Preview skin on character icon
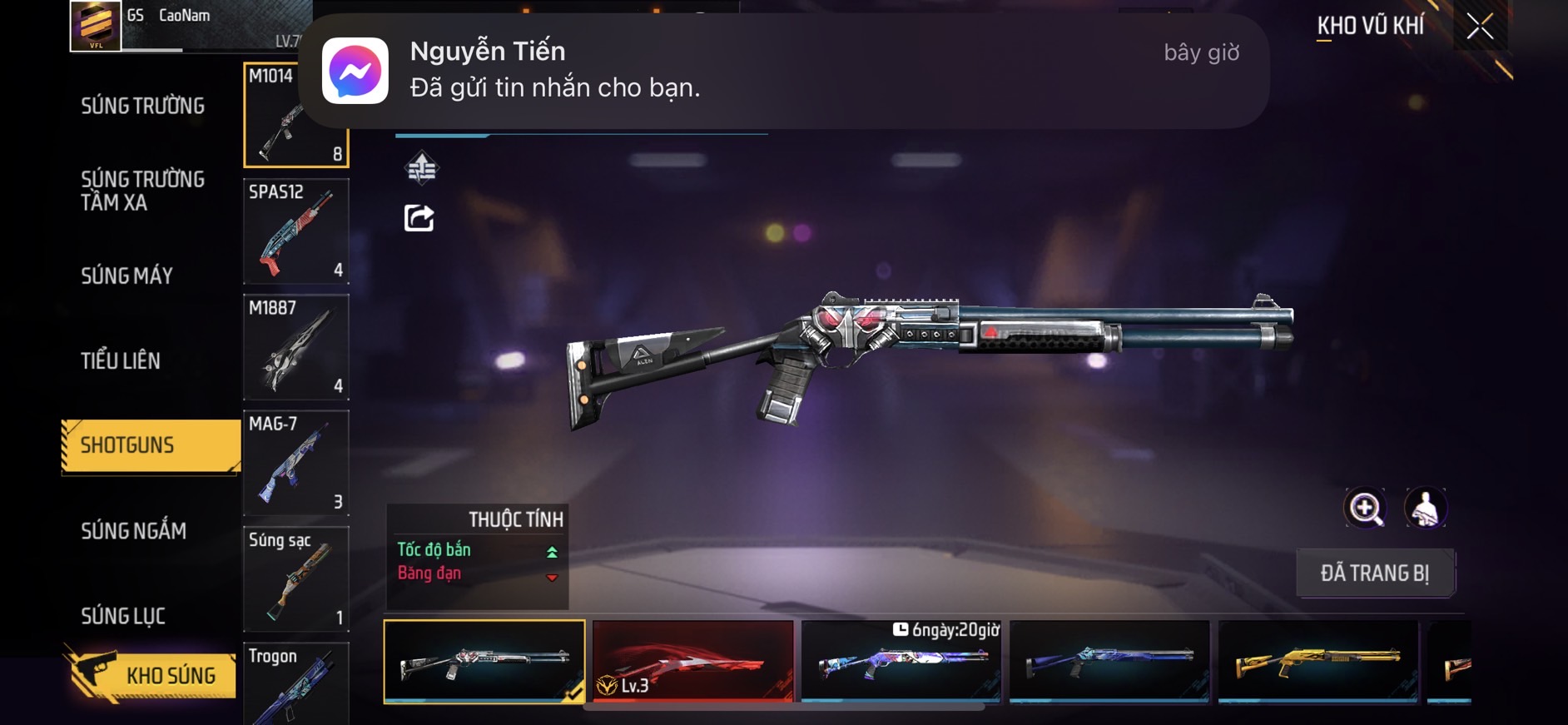1568x725 pixels. (x=1425, y=508)
